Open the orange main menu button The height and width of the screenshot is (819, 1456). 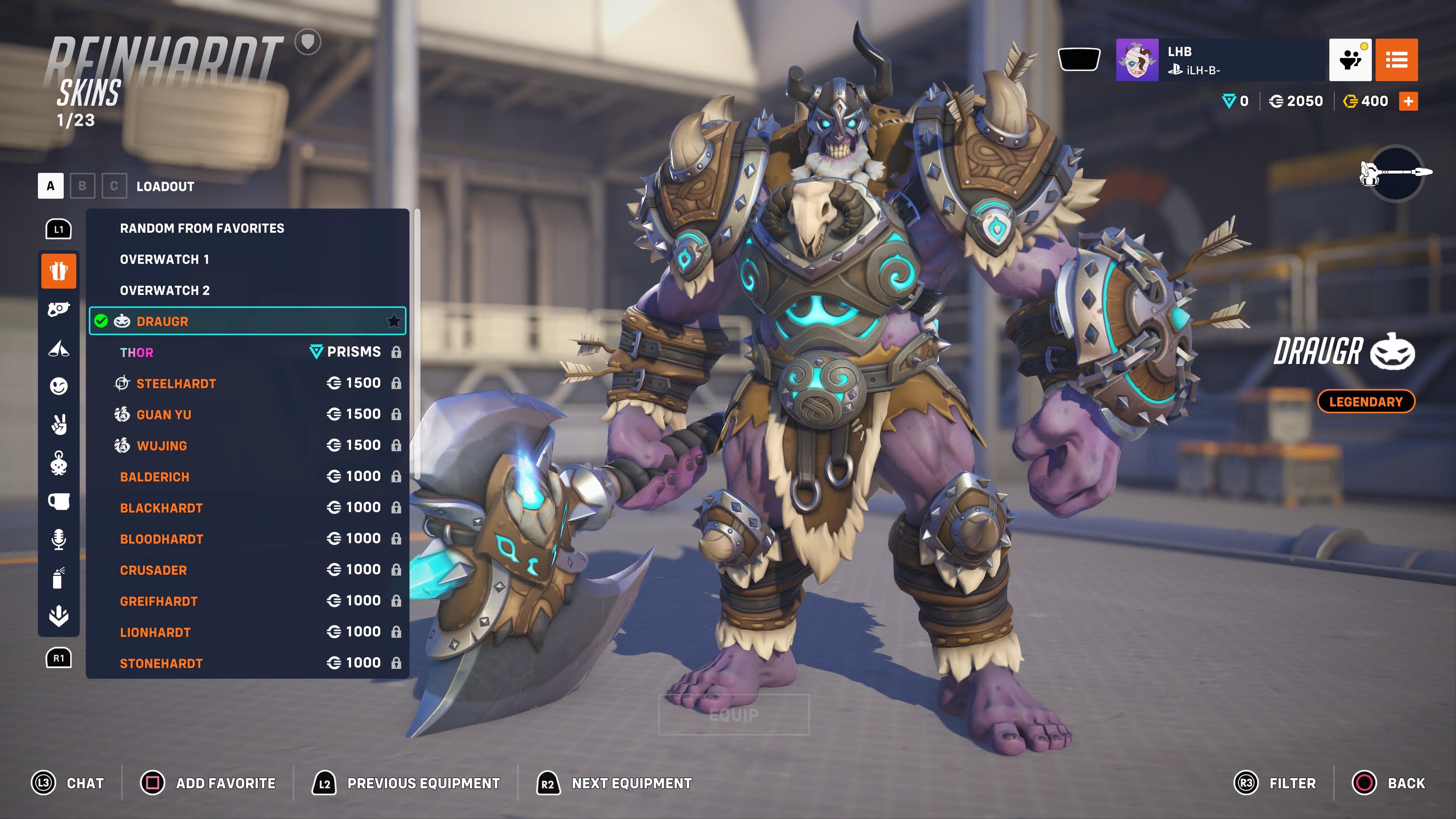pos(1396,60)
